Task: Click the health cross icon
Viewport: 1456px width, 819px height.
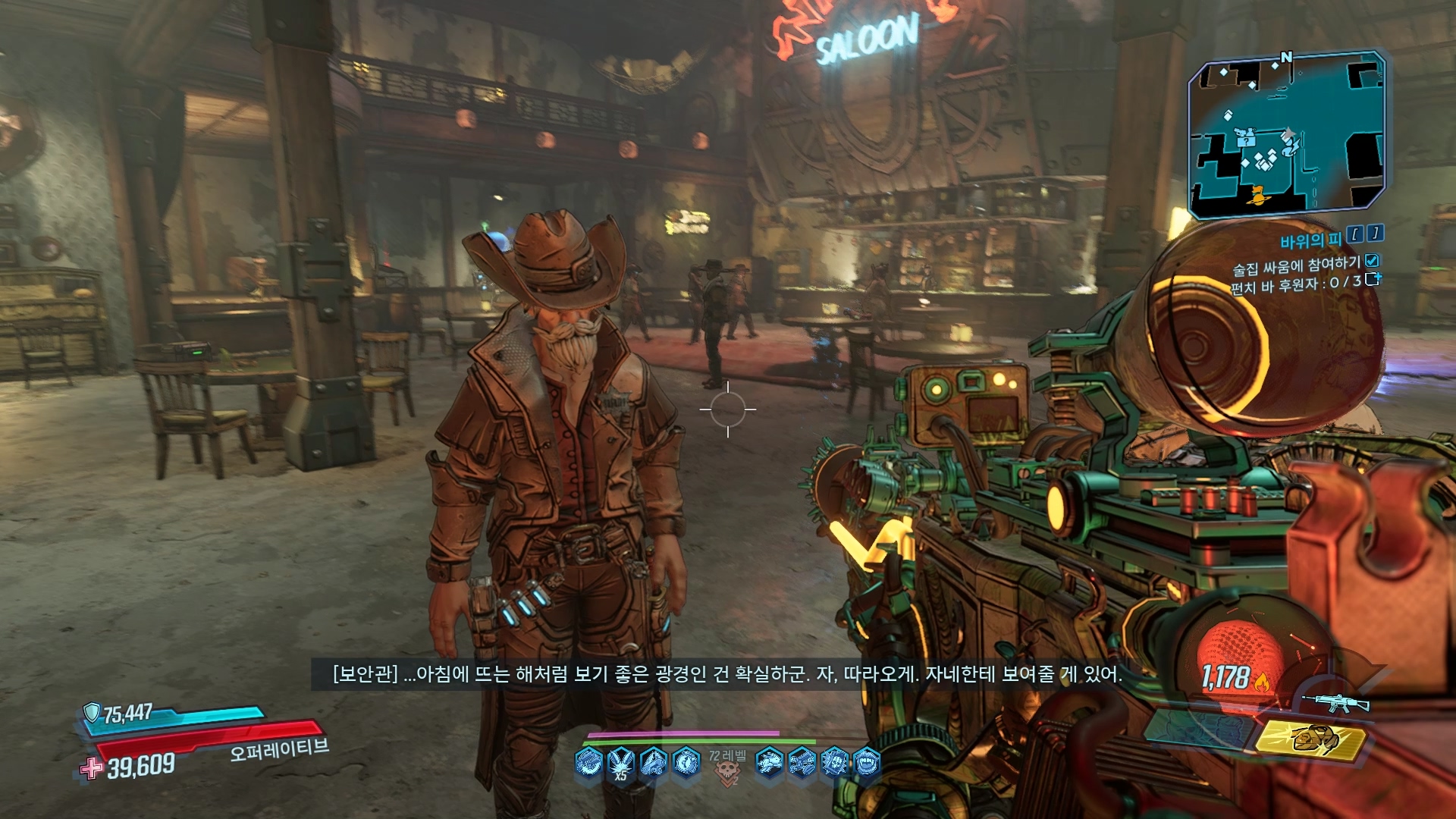Action: click(92, 768)
